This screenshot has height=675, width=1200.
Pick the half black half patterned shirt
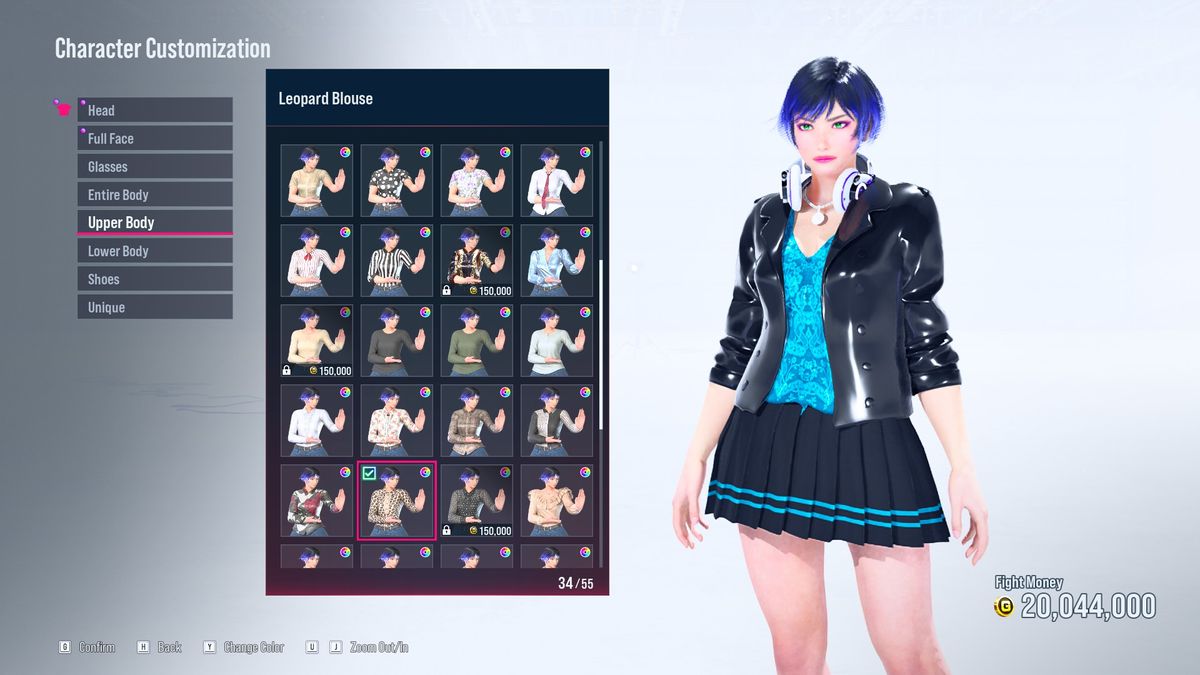tap(557, 420)
